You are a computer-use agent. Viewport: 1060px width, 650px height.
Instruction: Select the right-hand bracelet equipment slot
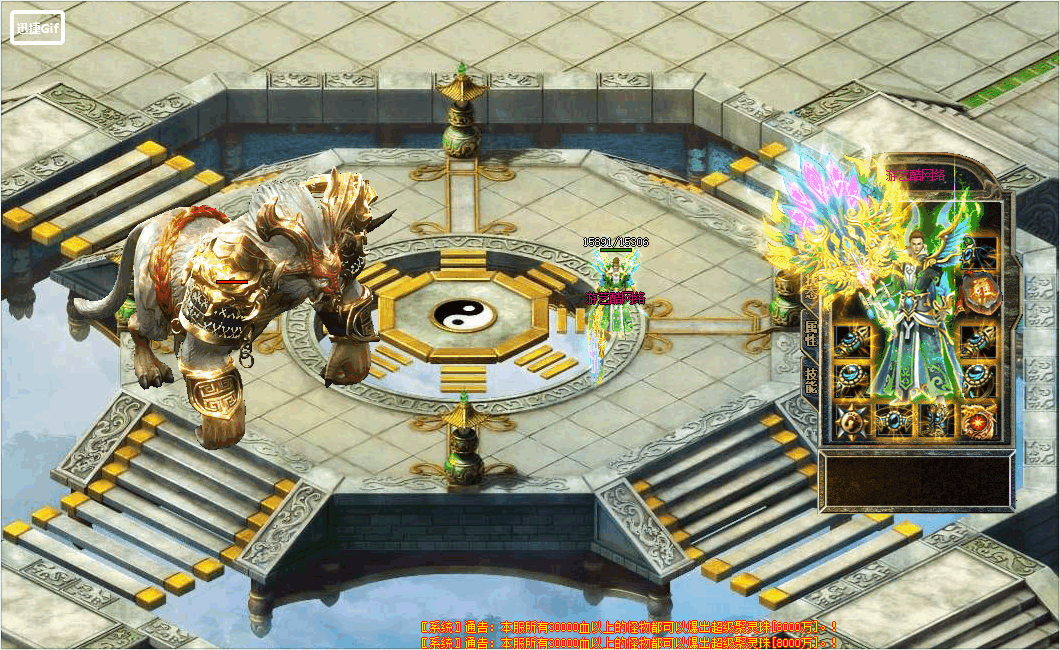[979, 339]
